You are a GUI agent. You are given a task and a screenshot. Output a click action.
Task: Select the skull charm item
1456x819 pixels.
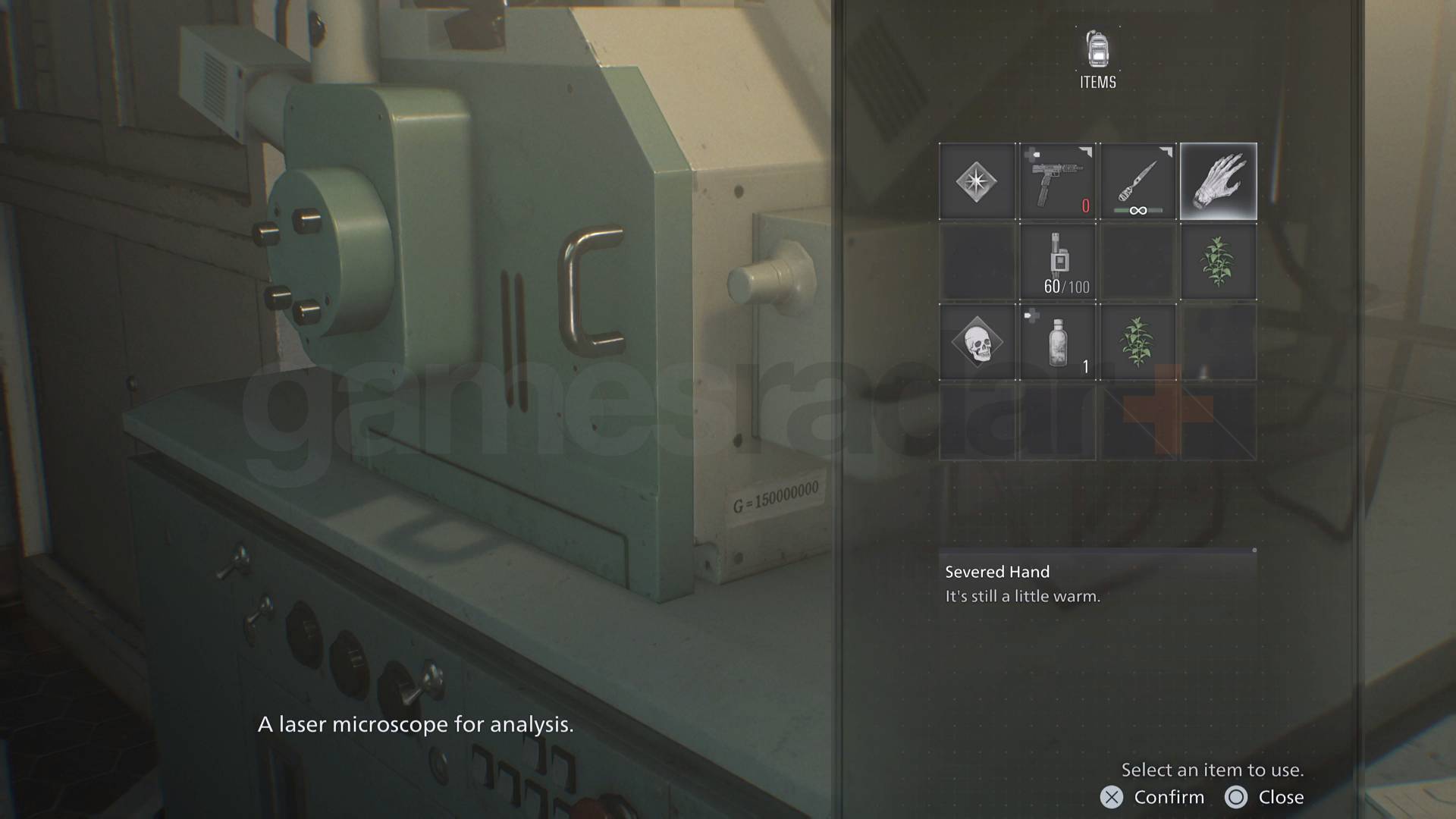pyautogui.click(x=977, y=343)
